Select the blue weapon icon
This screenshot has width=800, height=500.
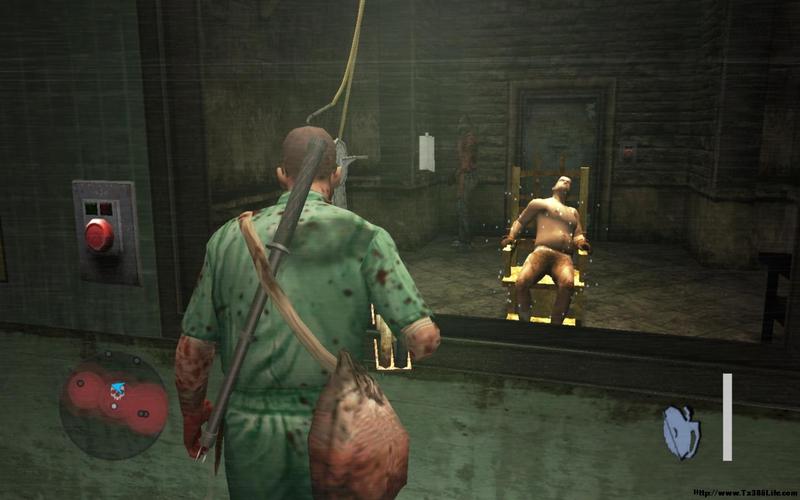point(681,432)
